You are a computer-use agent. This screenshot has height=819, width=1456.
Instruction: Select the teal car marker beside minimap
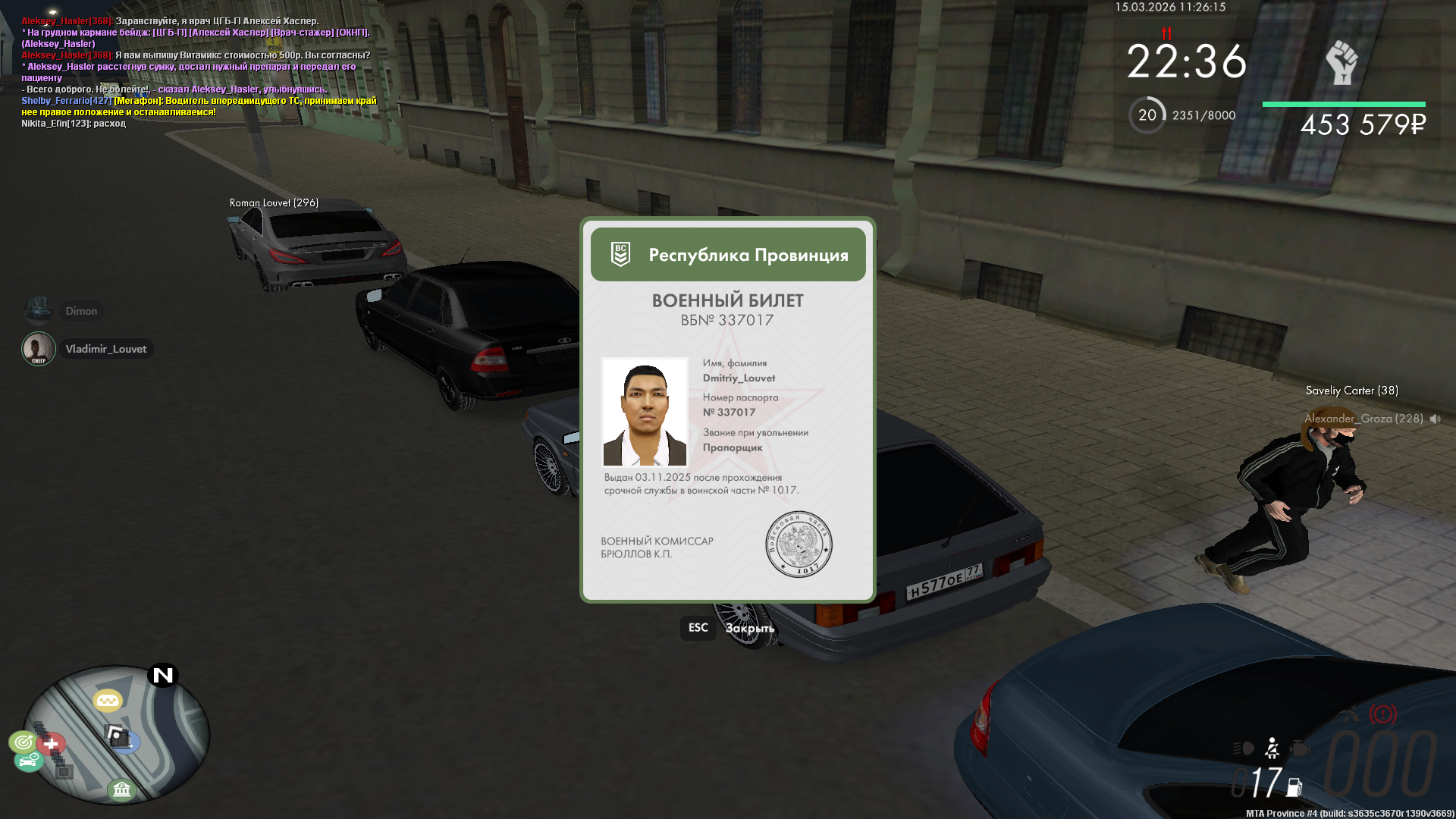coord(28,760)
